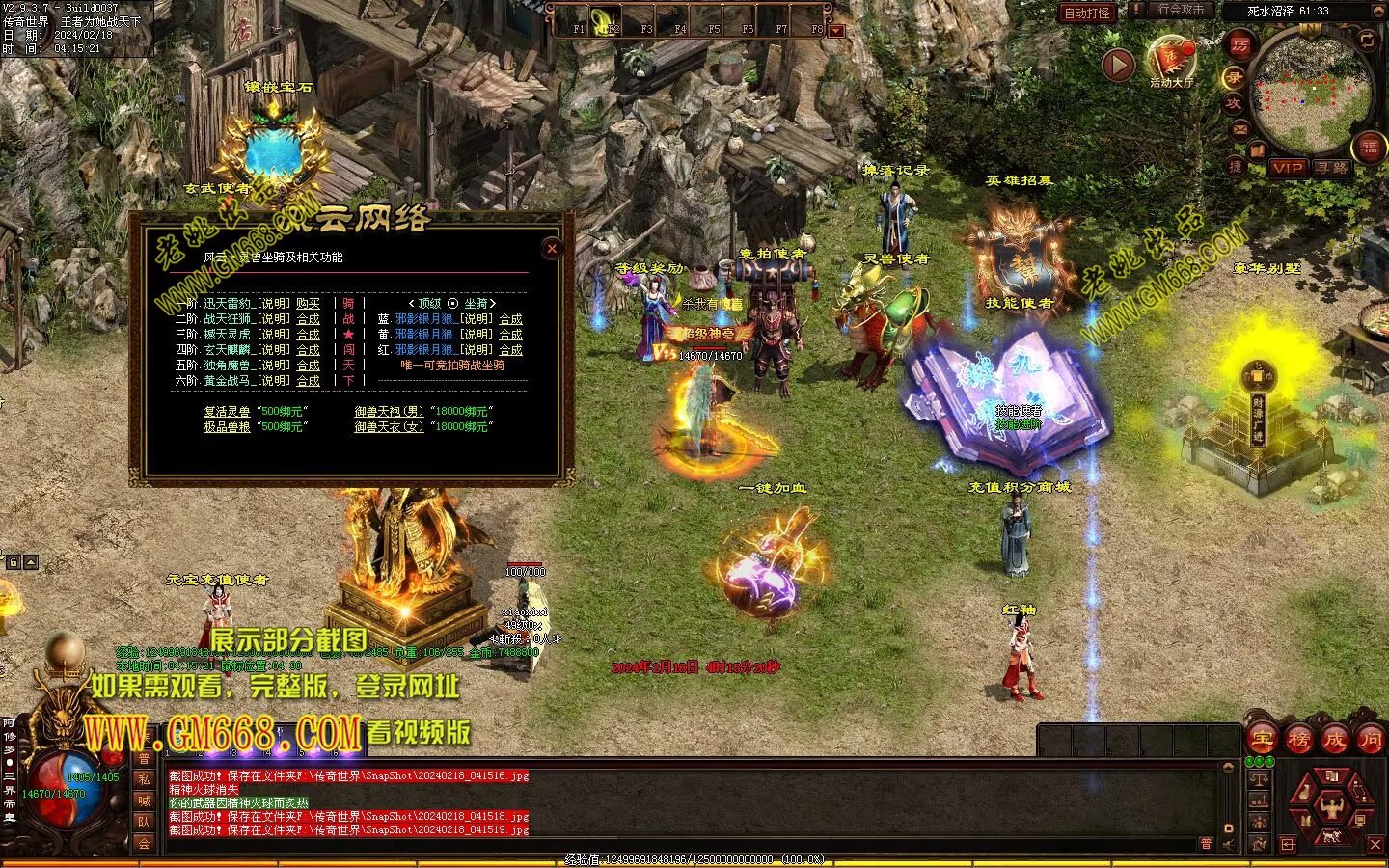Pick the 御兽天袍(男) robe option
Screen dimensions: 1389x868
pyautogui.click(x=389, y=411)
